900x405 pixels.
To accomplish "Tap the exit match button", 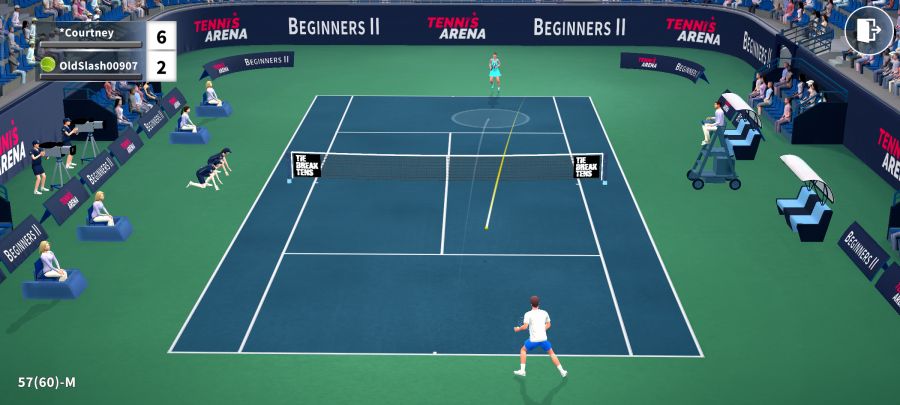I will point(868,31).
